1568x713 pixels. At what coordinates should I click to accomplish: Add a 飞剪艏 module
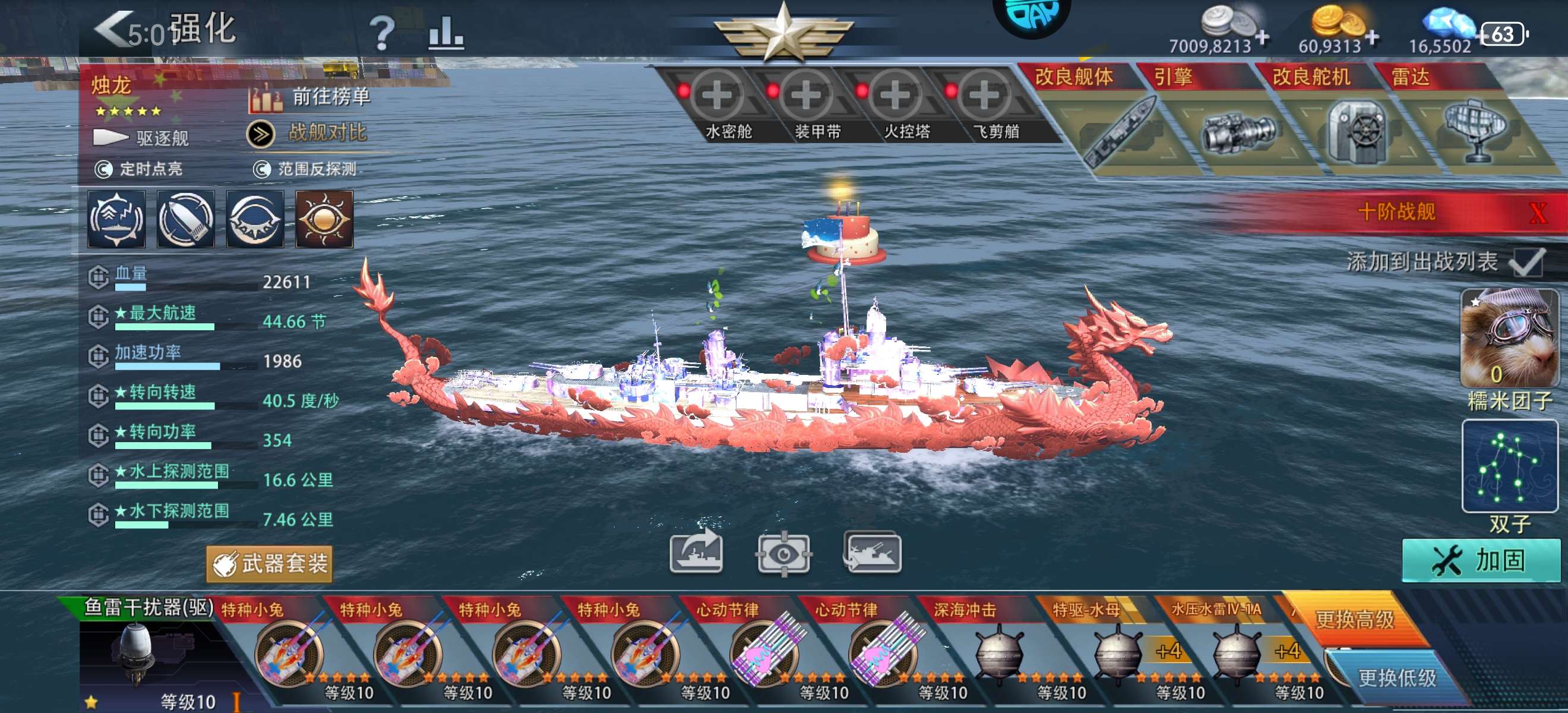point(984,96)
